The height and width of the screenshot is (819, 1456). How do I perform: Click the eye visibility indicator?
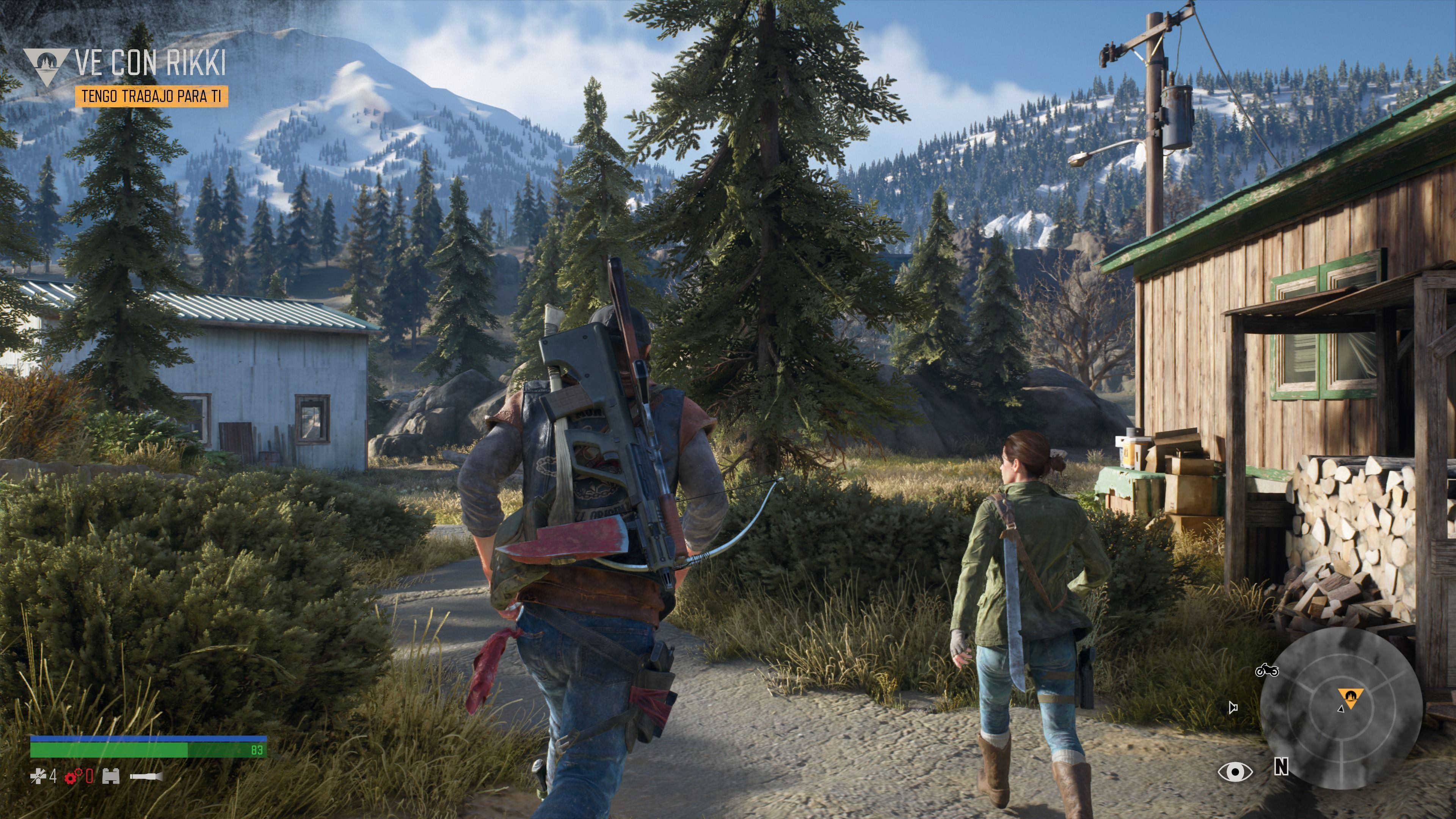point(1235,772)
